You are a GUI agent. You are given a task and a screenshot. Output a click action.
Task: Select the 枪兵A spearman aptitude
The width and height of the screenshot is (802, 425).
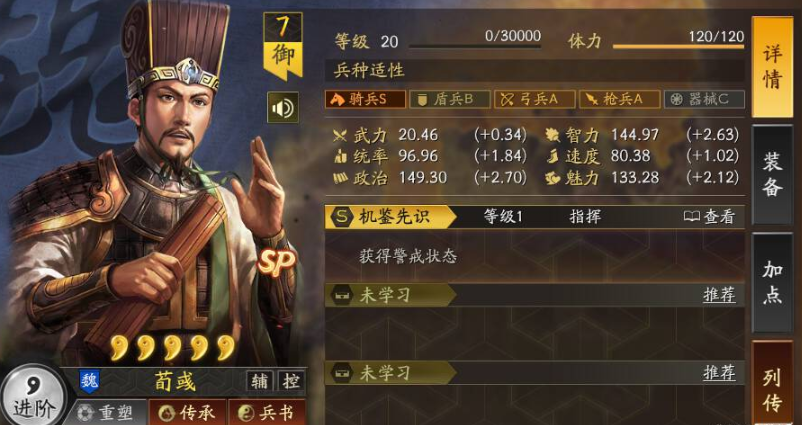tap(619, 99)
